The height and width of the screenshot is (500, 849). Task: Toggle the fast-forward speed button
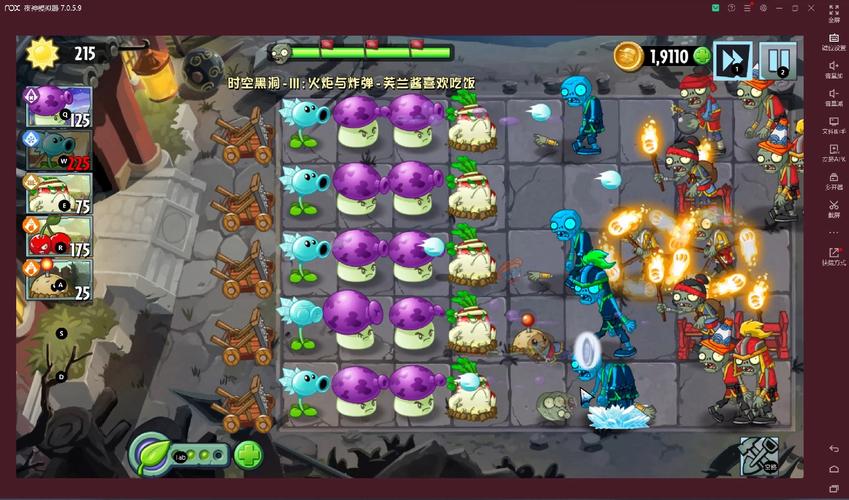click(734, 59)
